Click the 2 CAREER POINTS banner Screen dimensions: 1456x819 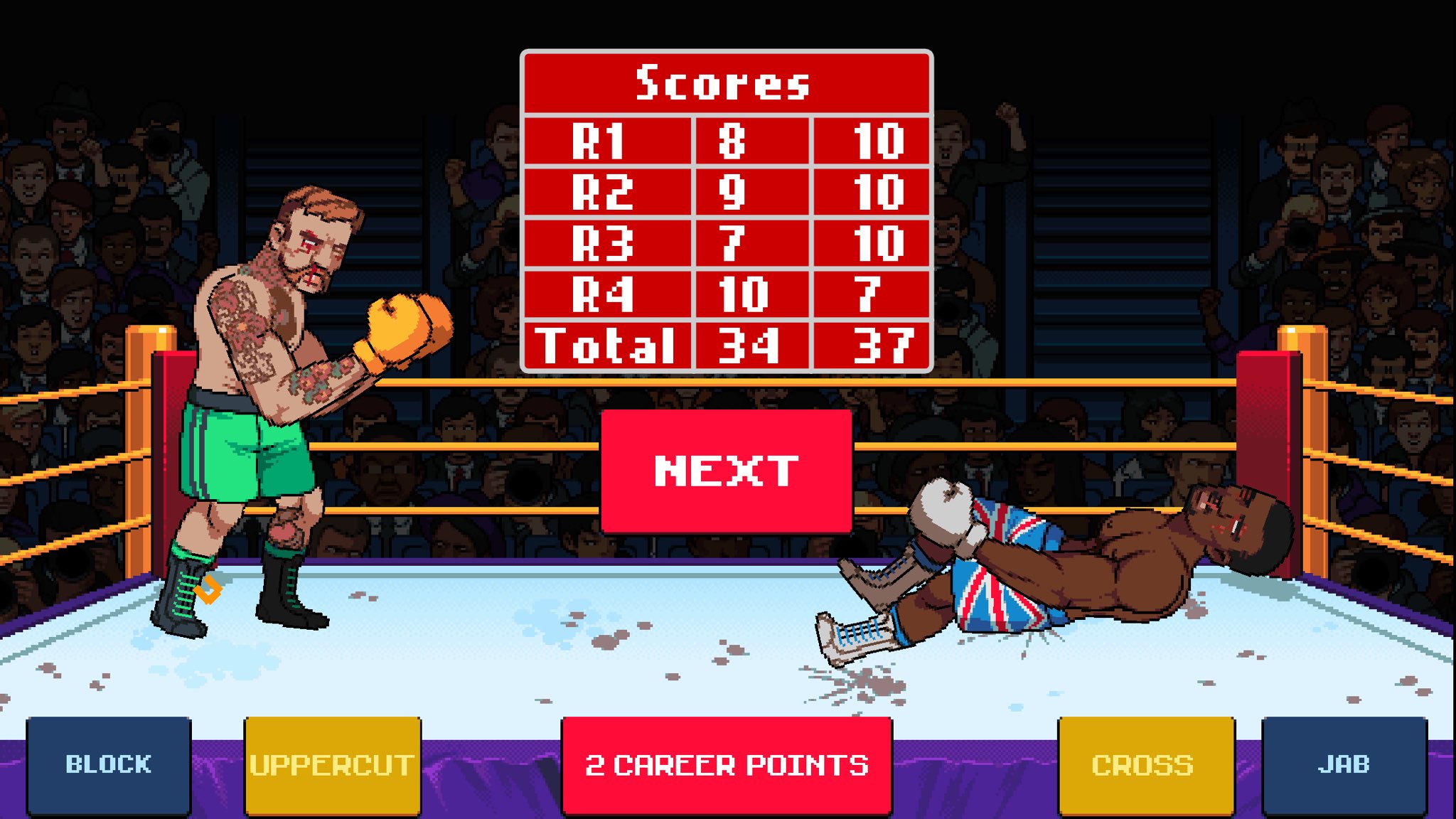pyautogui.click(x=725, y=766)
